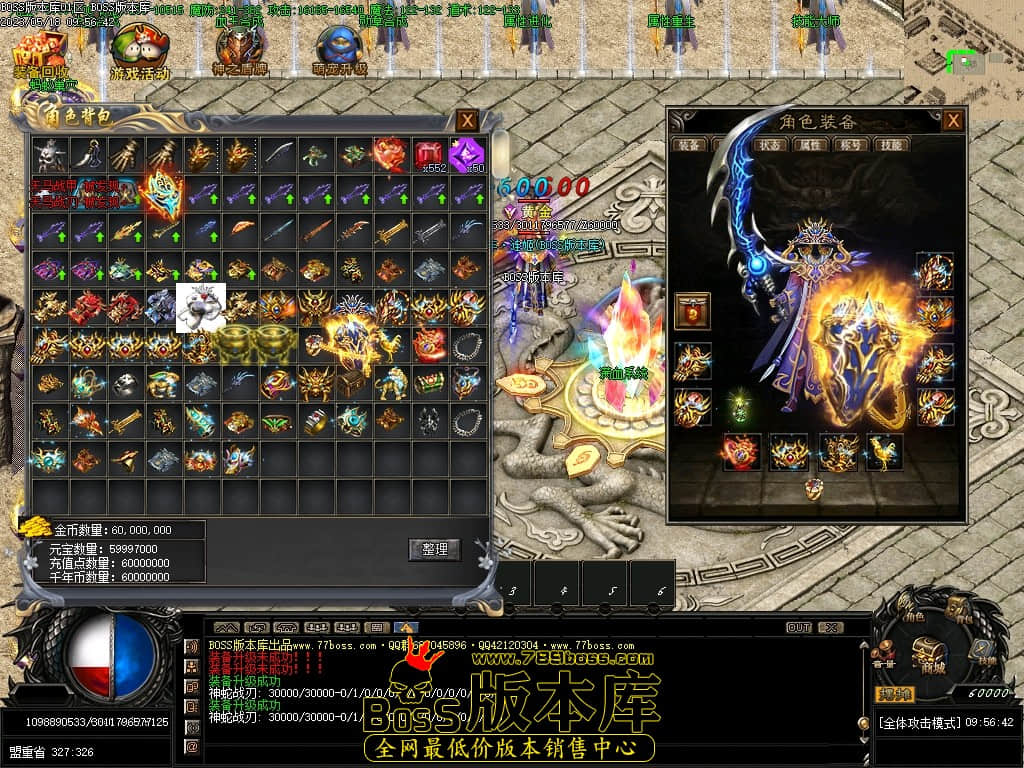Image resolution: width=1024 pixels, height=768 pixels.
Task: Close the 角色装备 equipment window
Action: [x=954, y=121]
